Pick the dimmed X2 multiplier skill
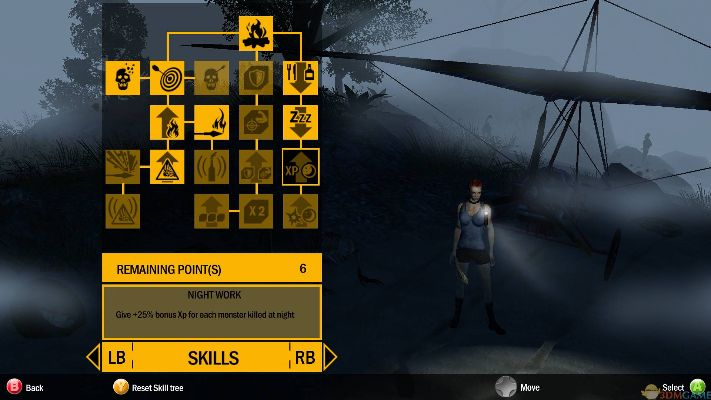This screenshot has height=400, width=711. pos(255,210)
